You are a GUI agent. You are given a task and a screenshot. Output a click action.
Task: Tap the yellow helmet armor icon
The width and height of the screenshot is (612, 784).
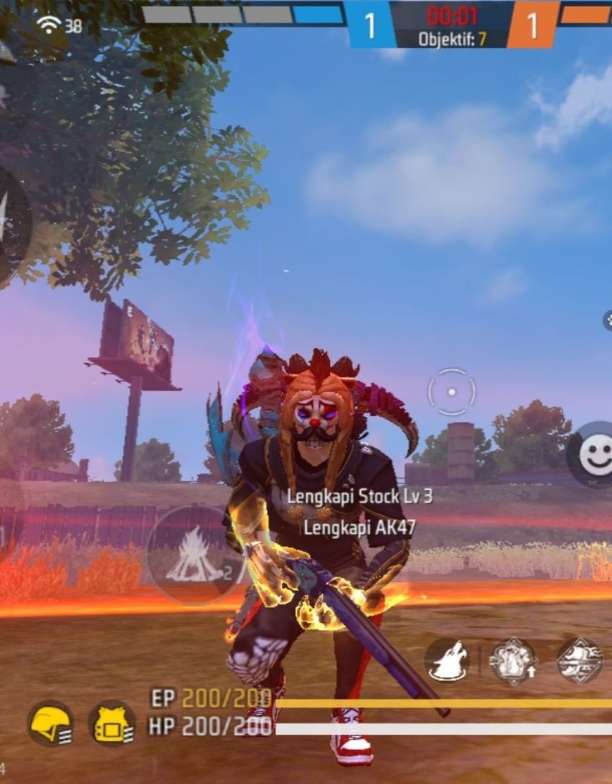(51, 723)
